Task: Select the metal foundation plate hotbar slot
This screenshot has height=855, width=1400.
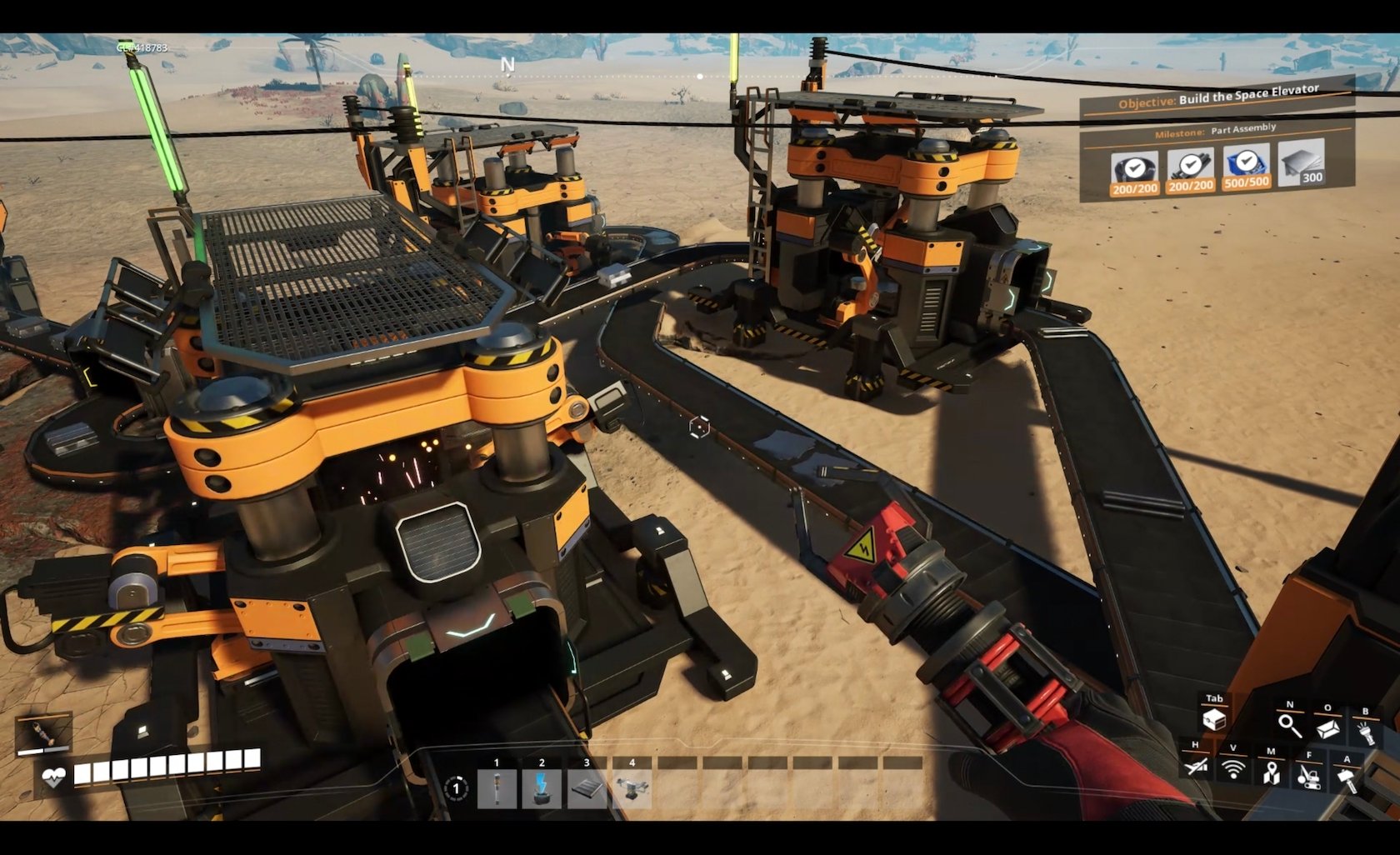Action: coord(587,788)
